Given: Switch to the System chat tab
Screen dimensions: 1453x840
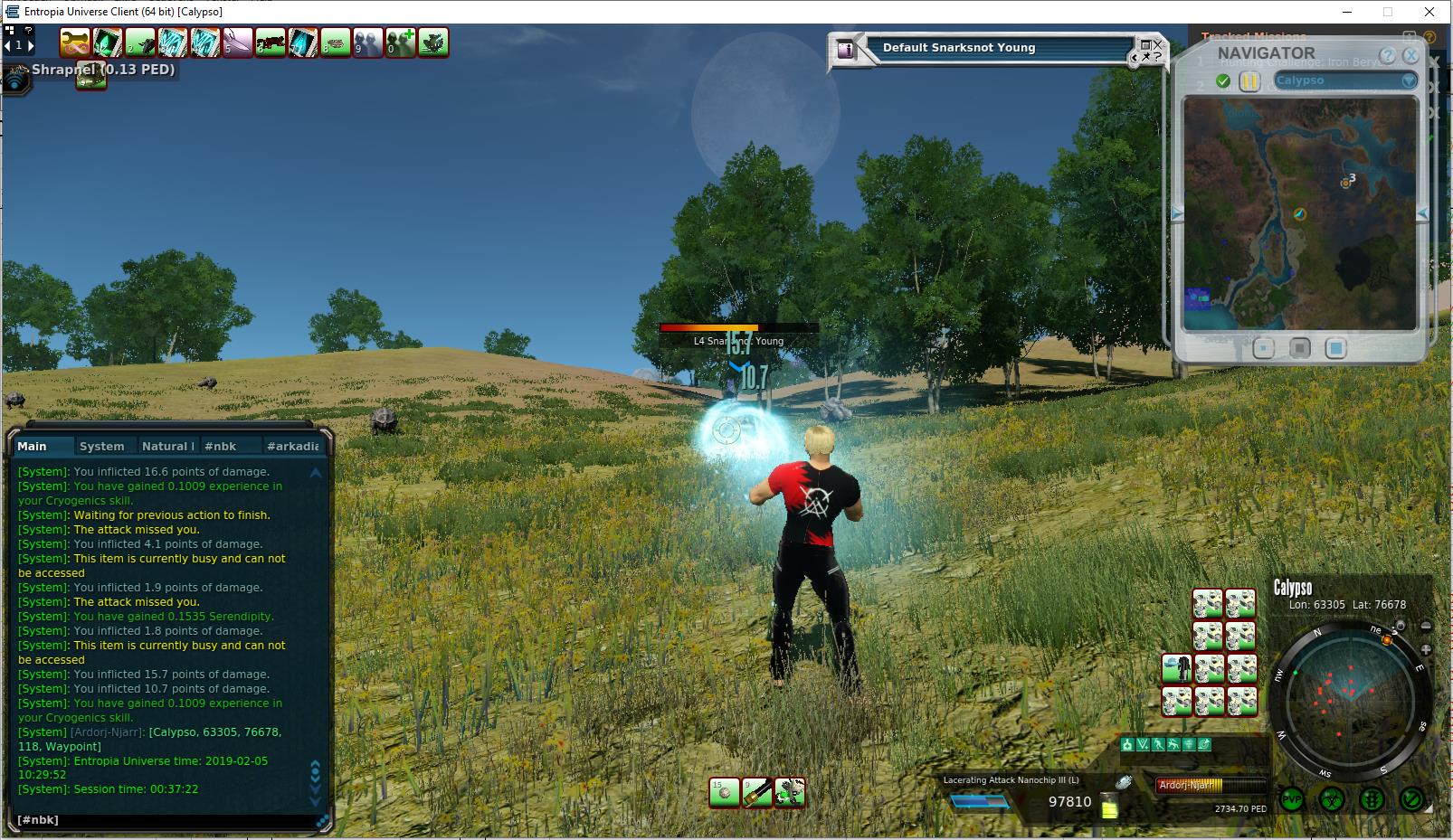Looking at the screenshot, I should [101, 446].
